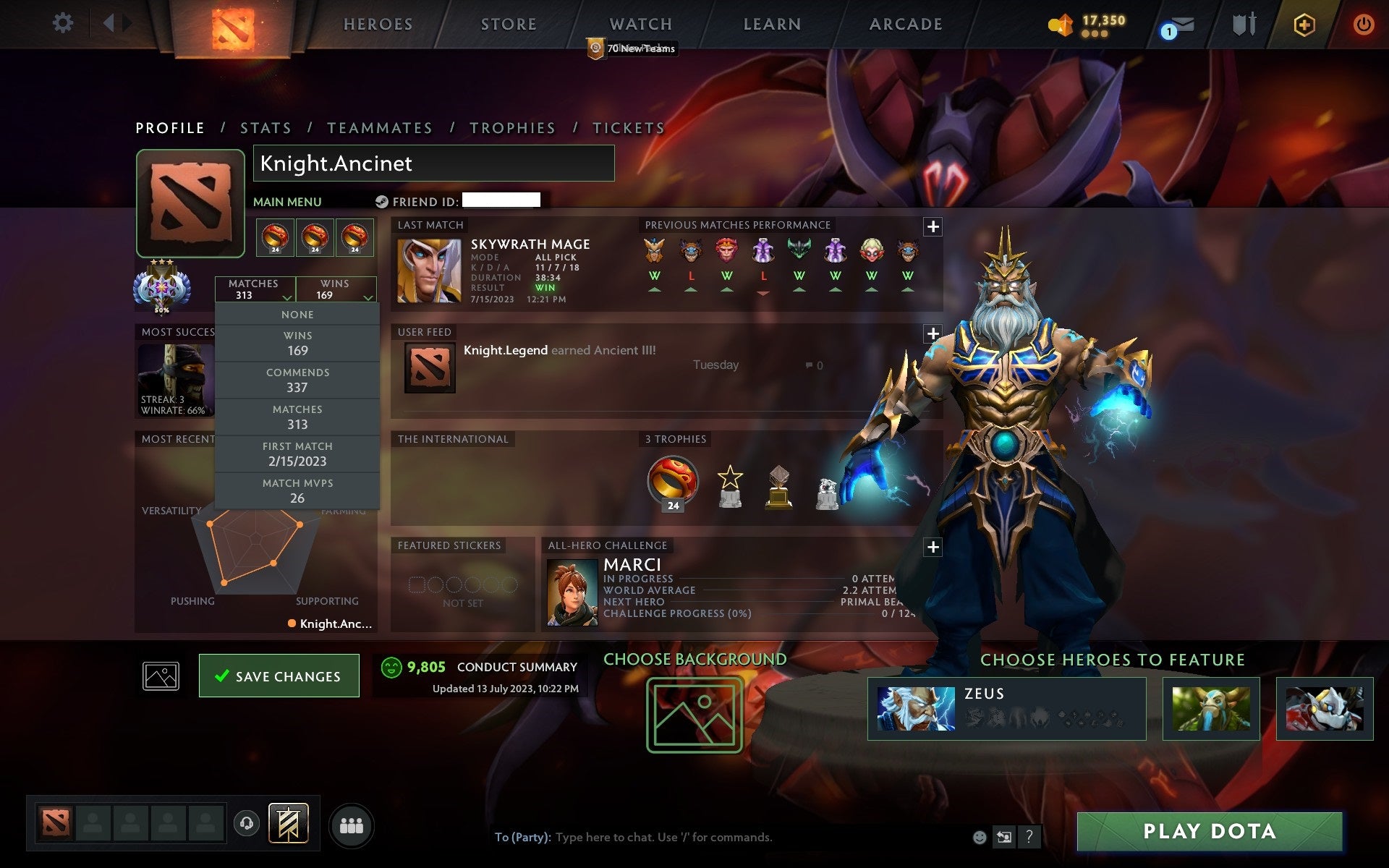Open the power button to quit
Image resolution: width=1389 pixels, height=868 pixels.
tap(1363, 24)
